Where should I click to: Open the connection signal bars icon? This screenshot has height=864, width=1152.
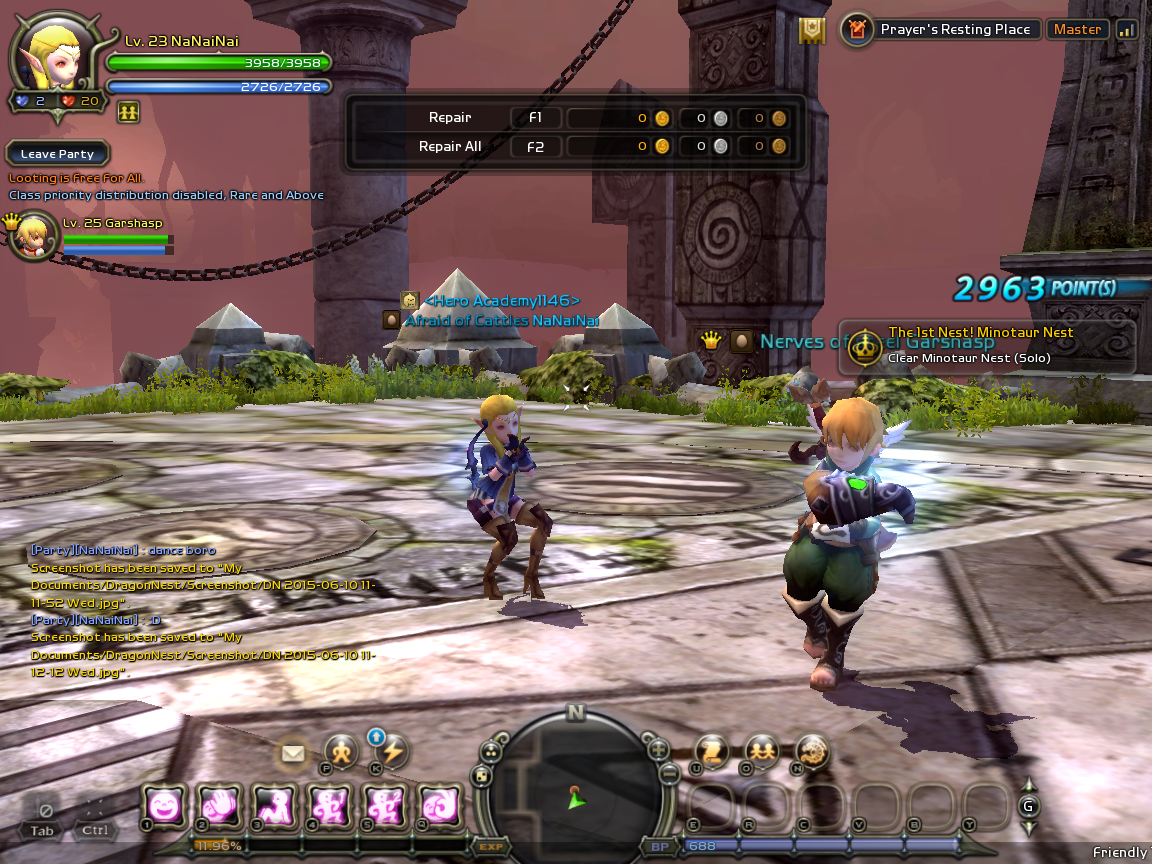pyautogui.click(x=1127, y=30)
